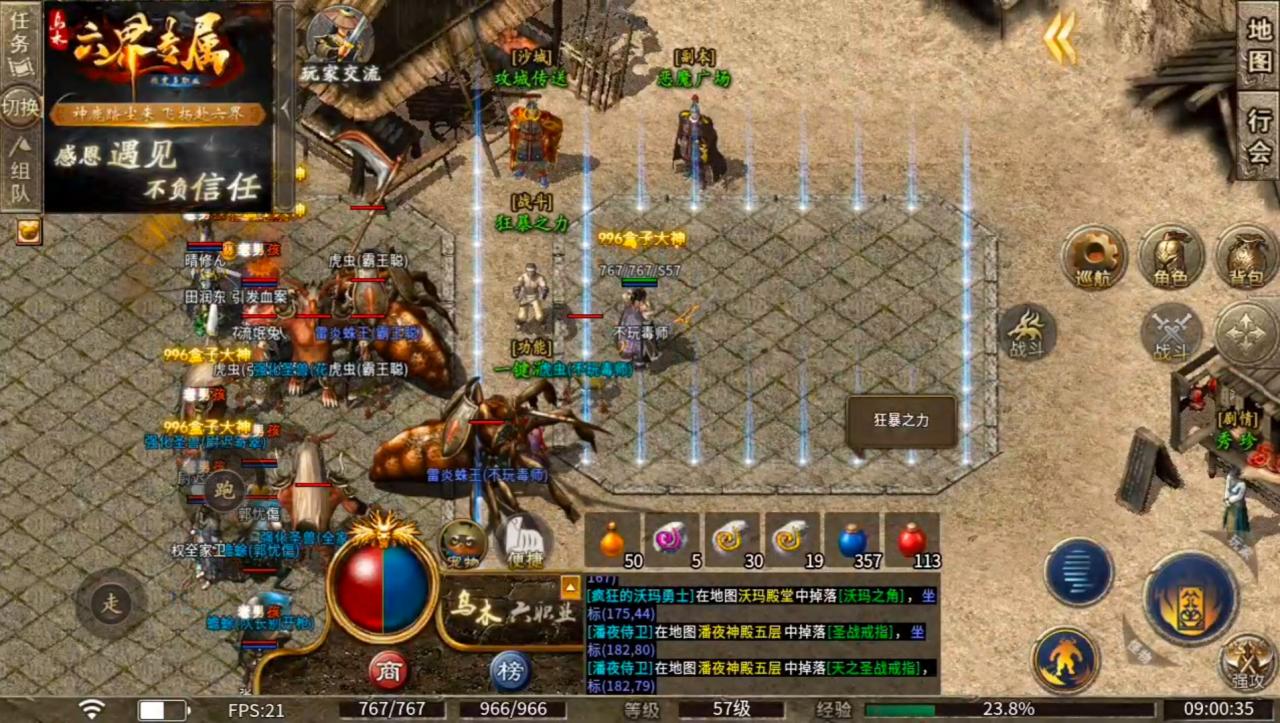Screen dimensions: 1280x723
Task: Open the 行会 guild button
Action: point(1259,136)
